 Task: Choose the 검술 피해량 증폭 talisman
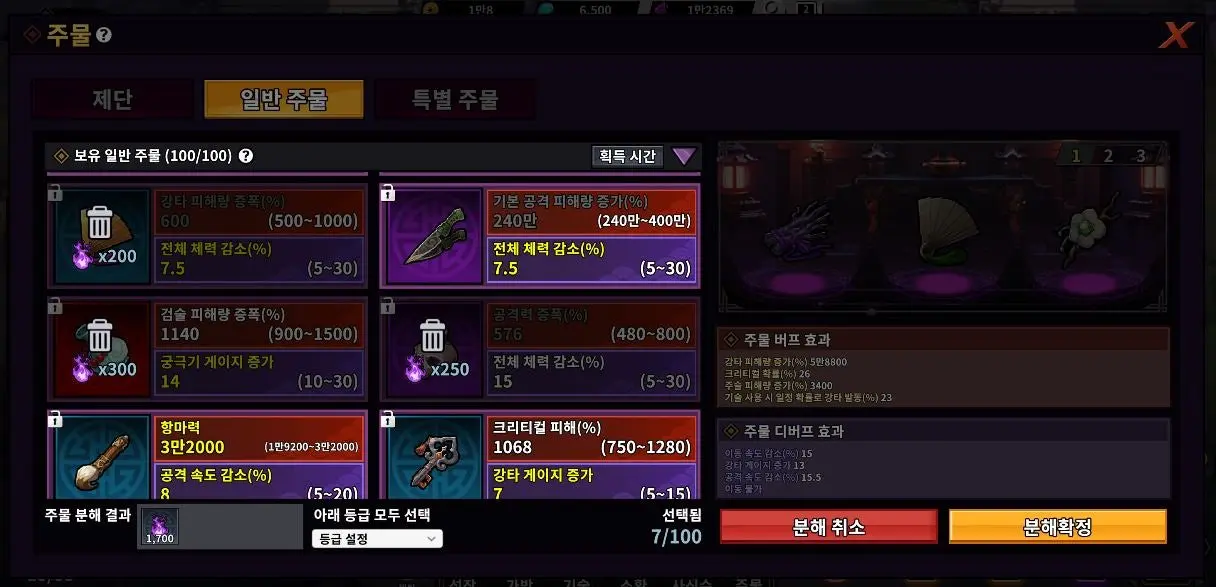[207, 347]
